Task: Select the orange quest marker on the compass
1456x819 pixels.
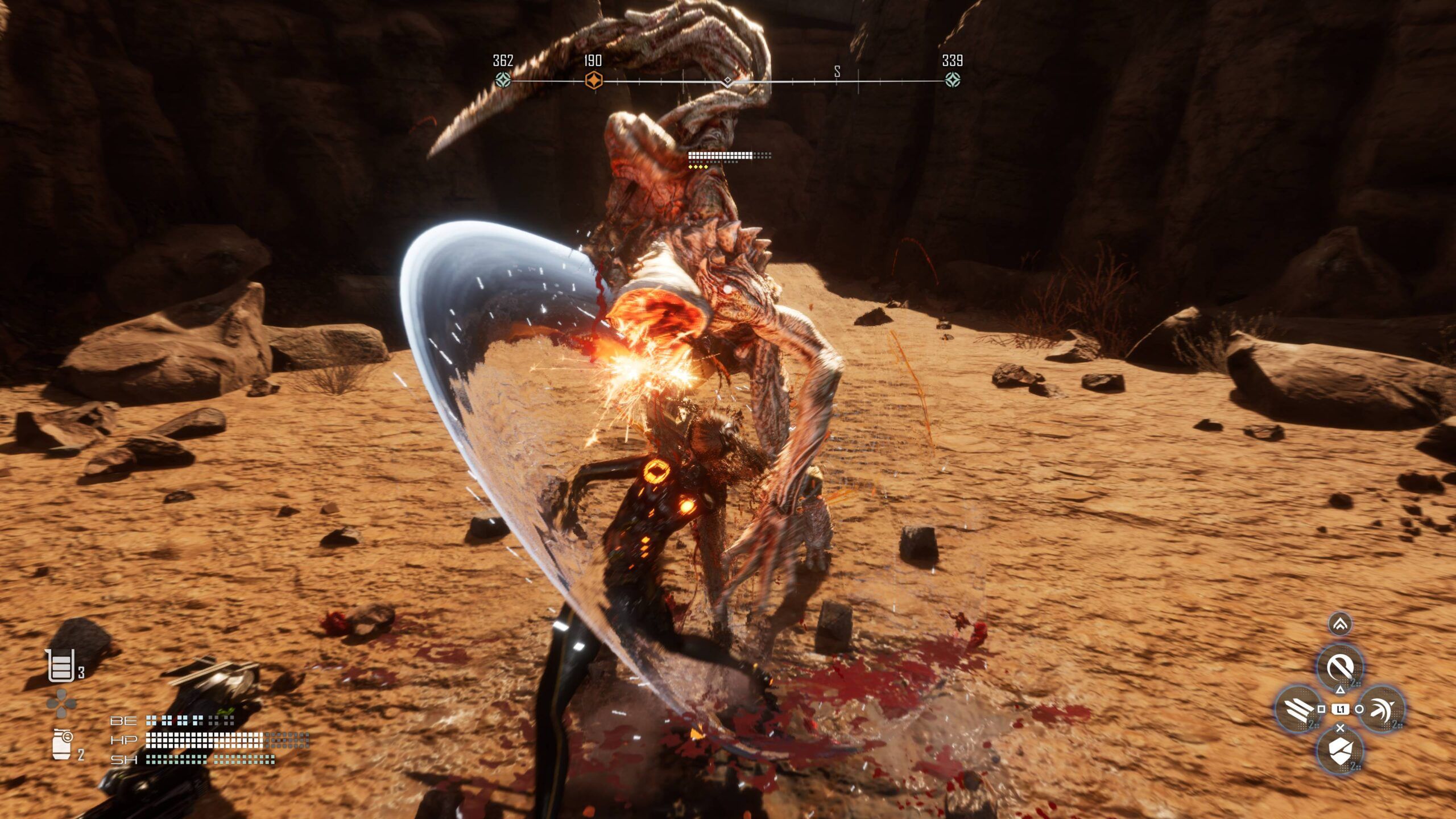Action: 593,80
